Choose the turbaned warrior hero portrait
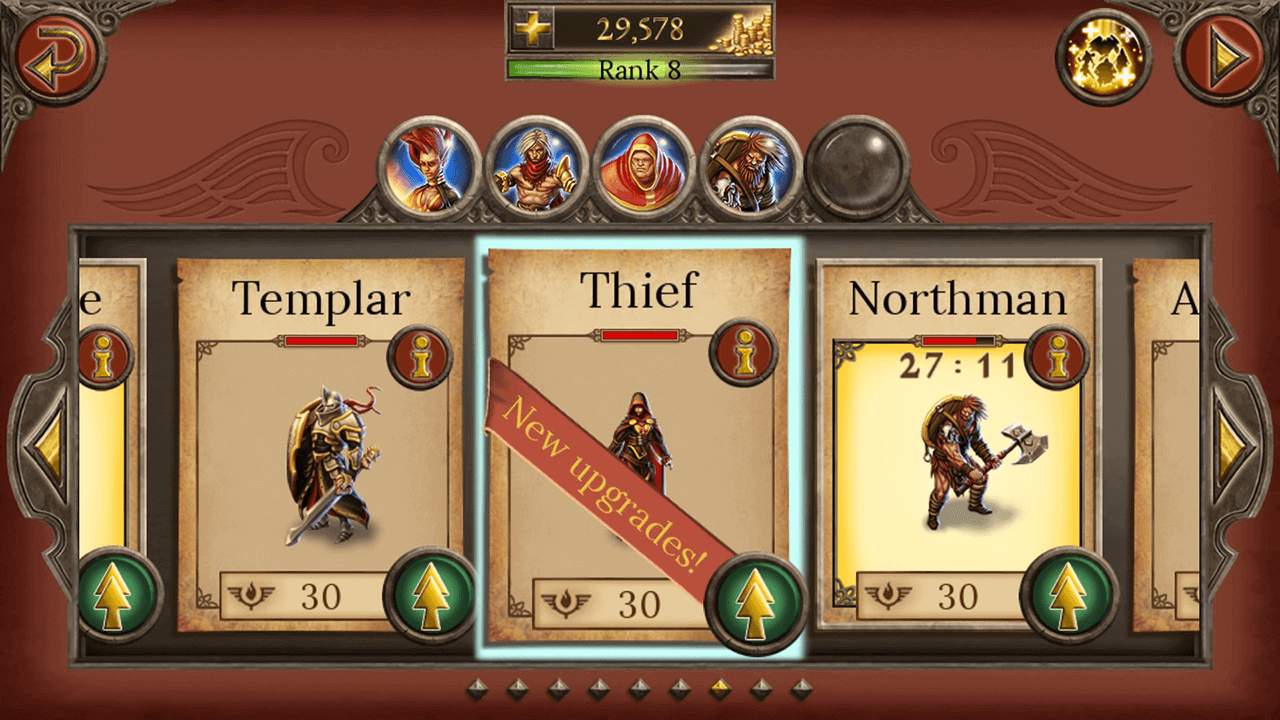The height and width of the screenshot is (720, 1280). [536, 168]
